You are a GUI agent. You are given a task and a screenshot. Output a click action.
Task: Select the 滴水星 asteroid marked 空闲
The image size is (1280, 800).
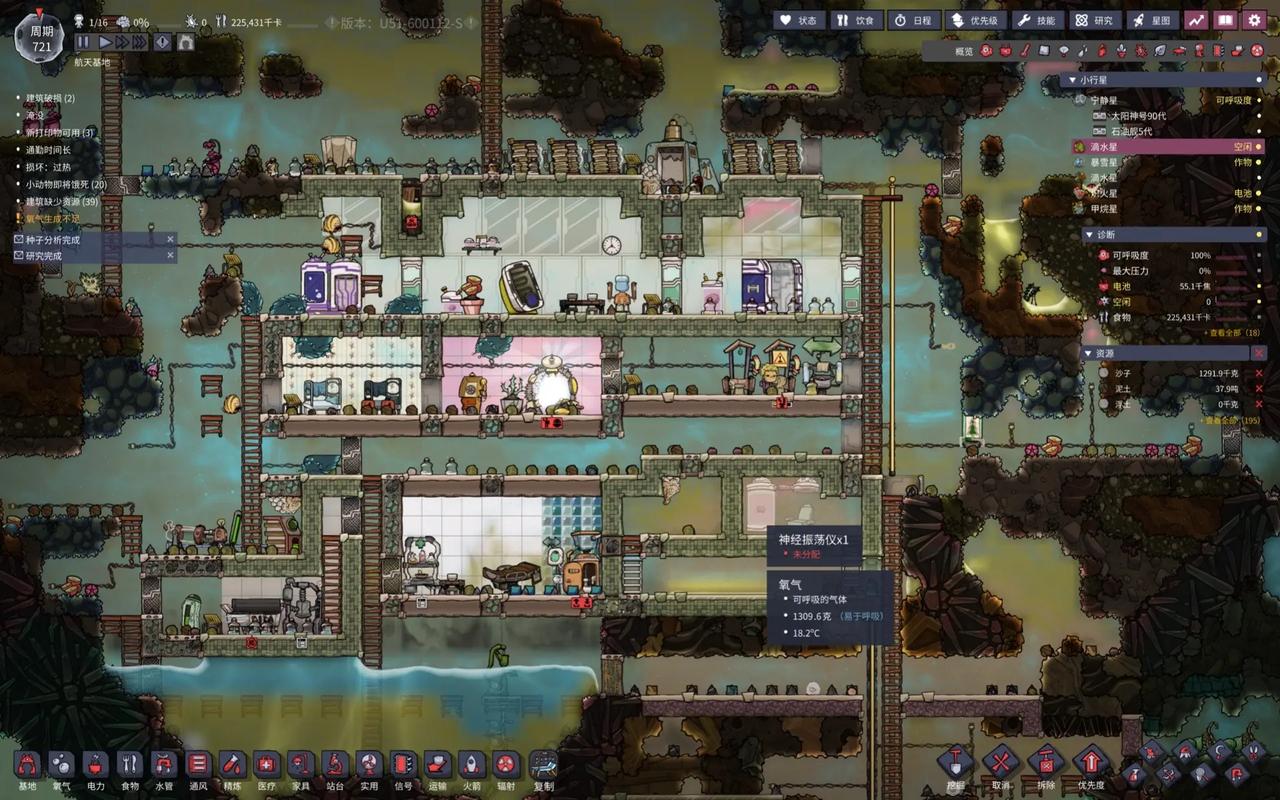tap(1165, 146)
